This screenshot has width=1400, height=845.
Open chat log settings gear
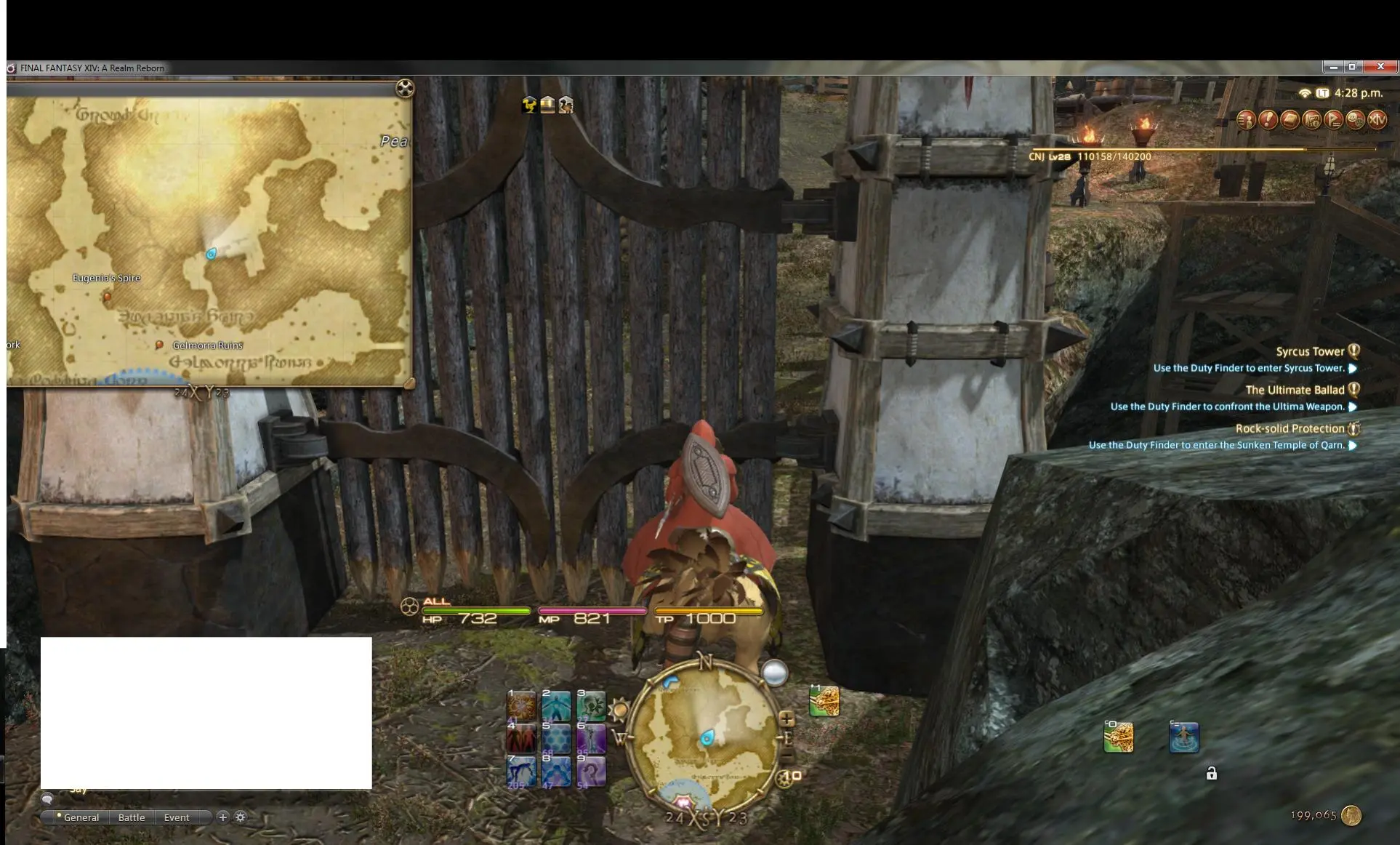(x=241, y=817)
